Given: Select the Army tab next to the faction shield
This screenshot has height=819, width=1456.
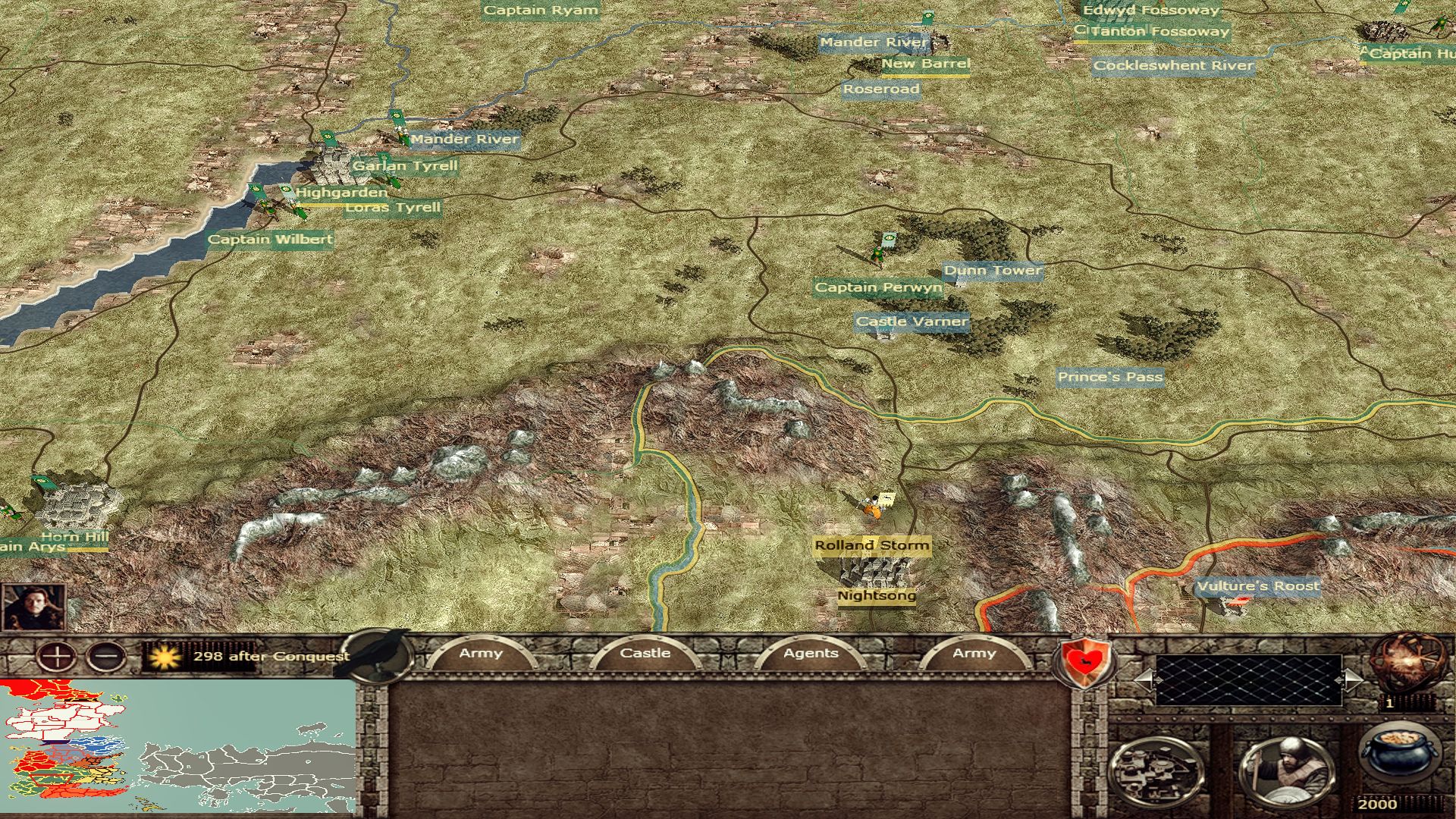Looking at the screenshot, I should 974,654.
